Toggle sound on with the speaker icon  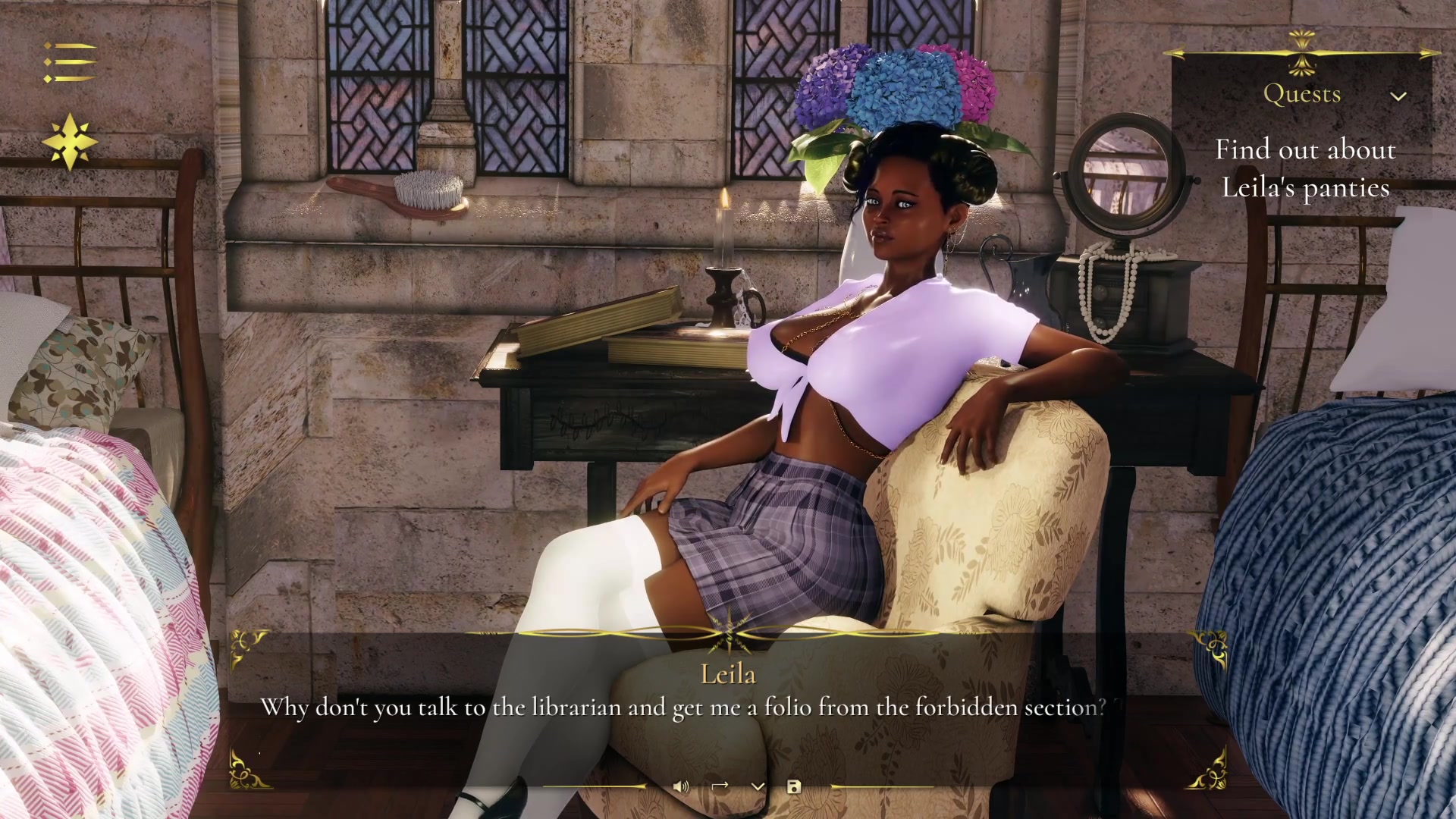pyautogui.click(x=682, y=787)
